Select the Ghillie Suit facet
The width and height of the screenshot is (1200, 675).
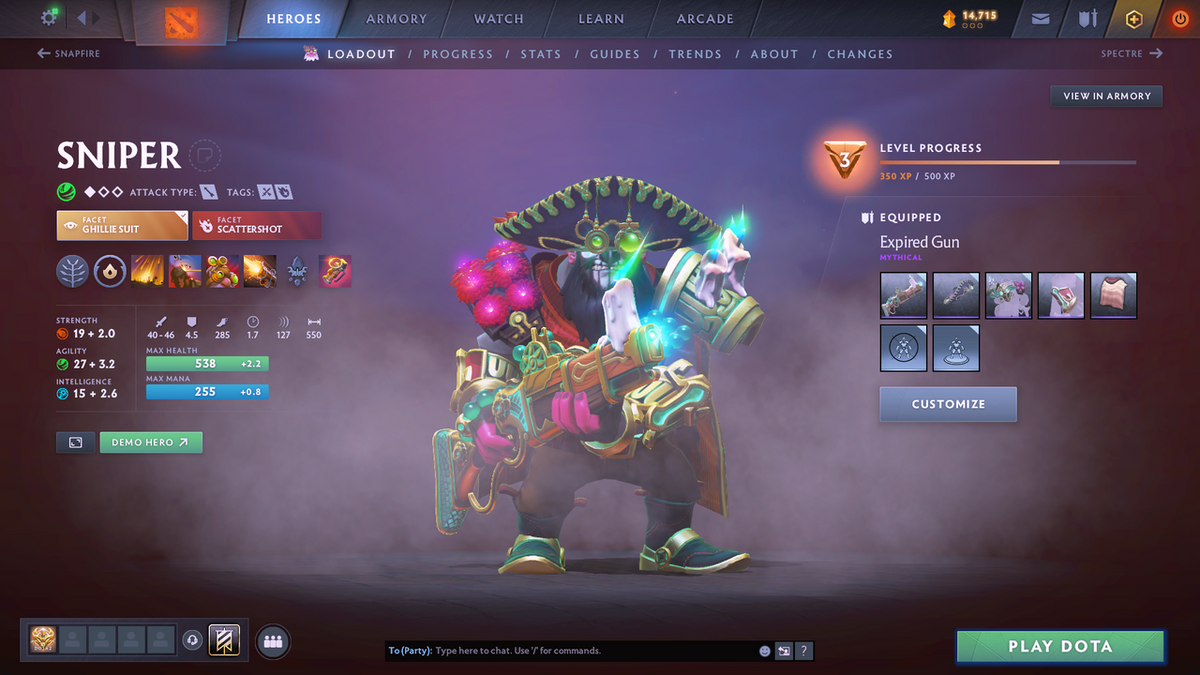pyautogui.click(x=122, y=226)
